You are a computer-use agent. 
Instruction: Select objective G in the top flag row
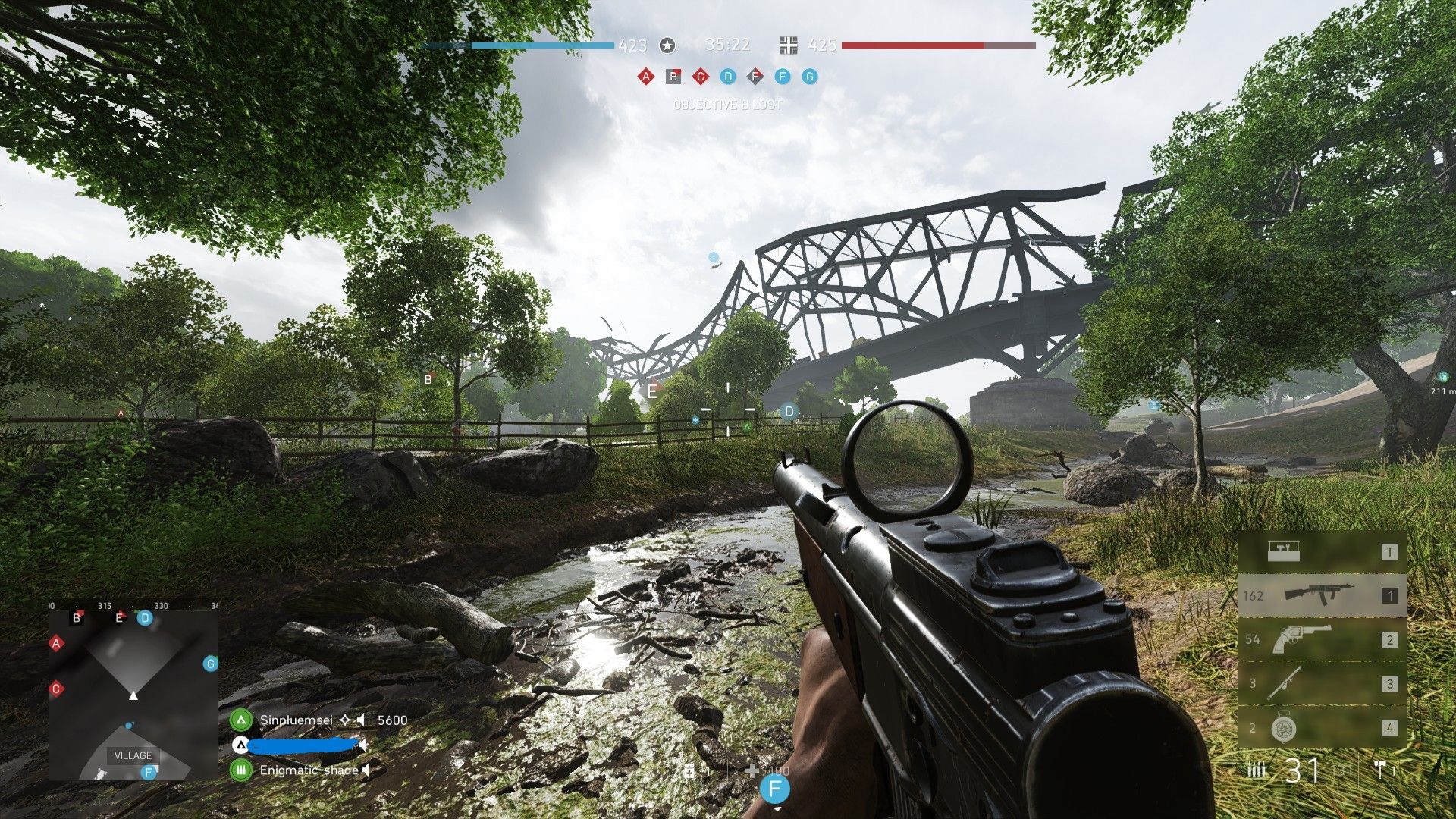(x=810, y=77)
